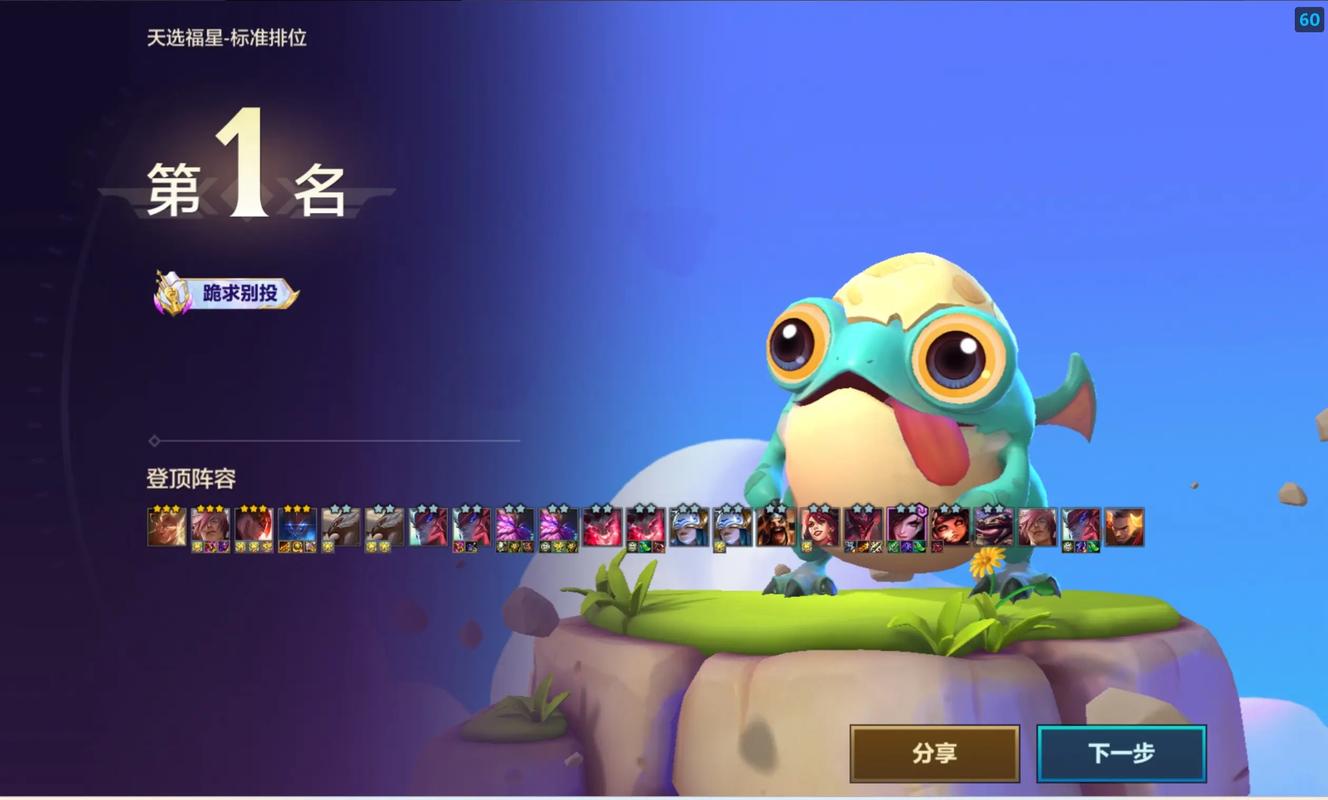This screenshot has width=1328, height=800.
Task: Inspect the leftmost golden three-star champion portrait
Action: [x=166, y=526]
